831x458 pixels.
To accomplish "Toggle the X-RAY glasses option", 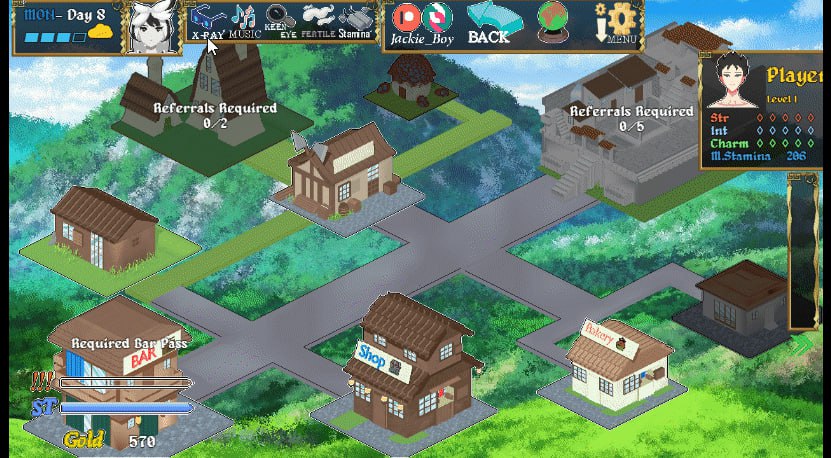I will point(207,20).
